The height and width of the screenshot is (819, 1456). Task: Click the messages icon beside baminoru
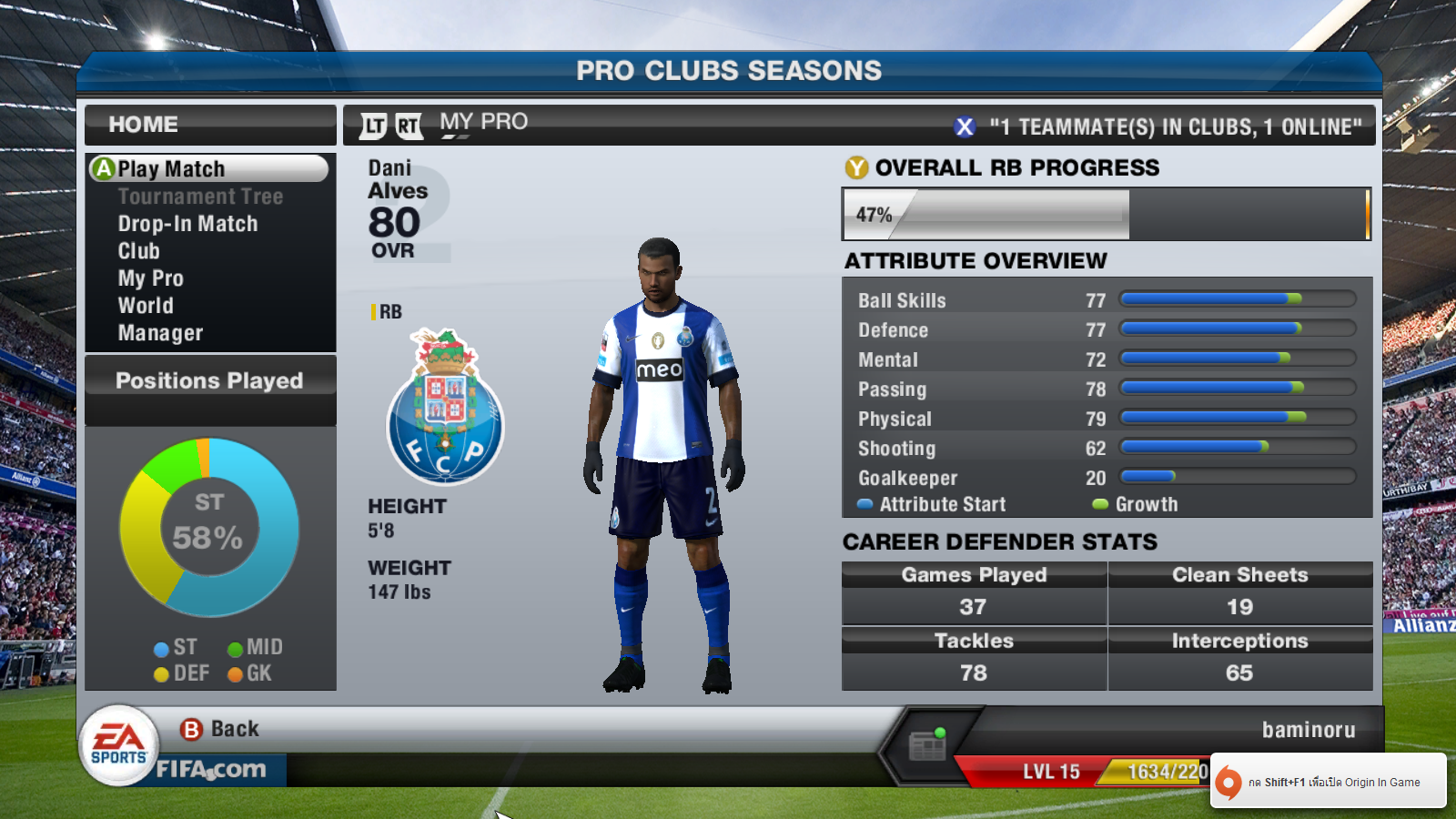click(x=927, y=746)
